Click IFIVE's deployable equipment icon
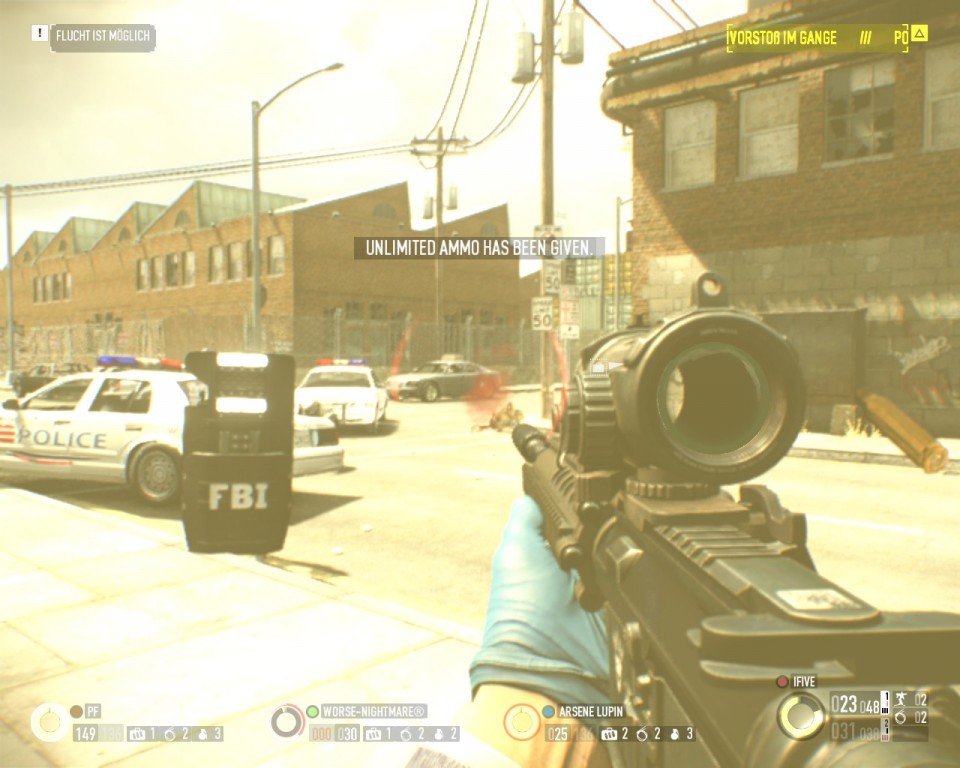This screenshot has height=768, width=960. (901, 699)
